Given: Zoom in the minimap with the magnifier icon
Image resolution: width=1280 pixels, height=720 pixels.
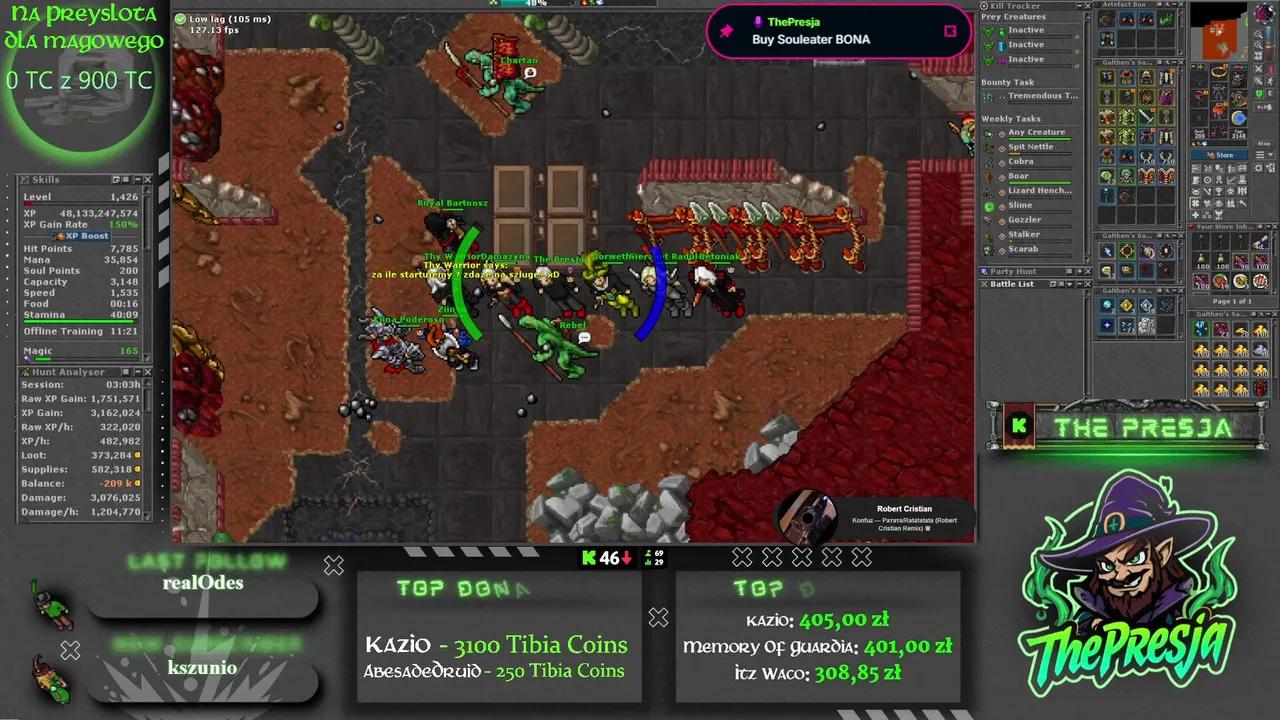Looking at the screenshot, I should pyautogui.click(x=1259, y=34).
